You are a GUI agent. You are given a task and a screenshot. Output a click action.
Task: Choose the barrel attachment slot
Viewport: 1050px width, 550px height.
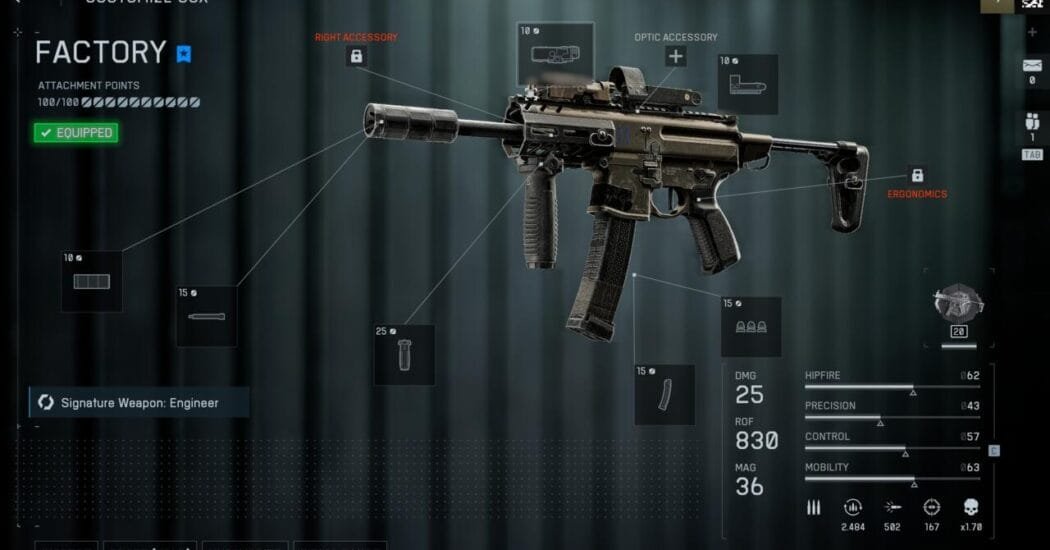(206, 317)
